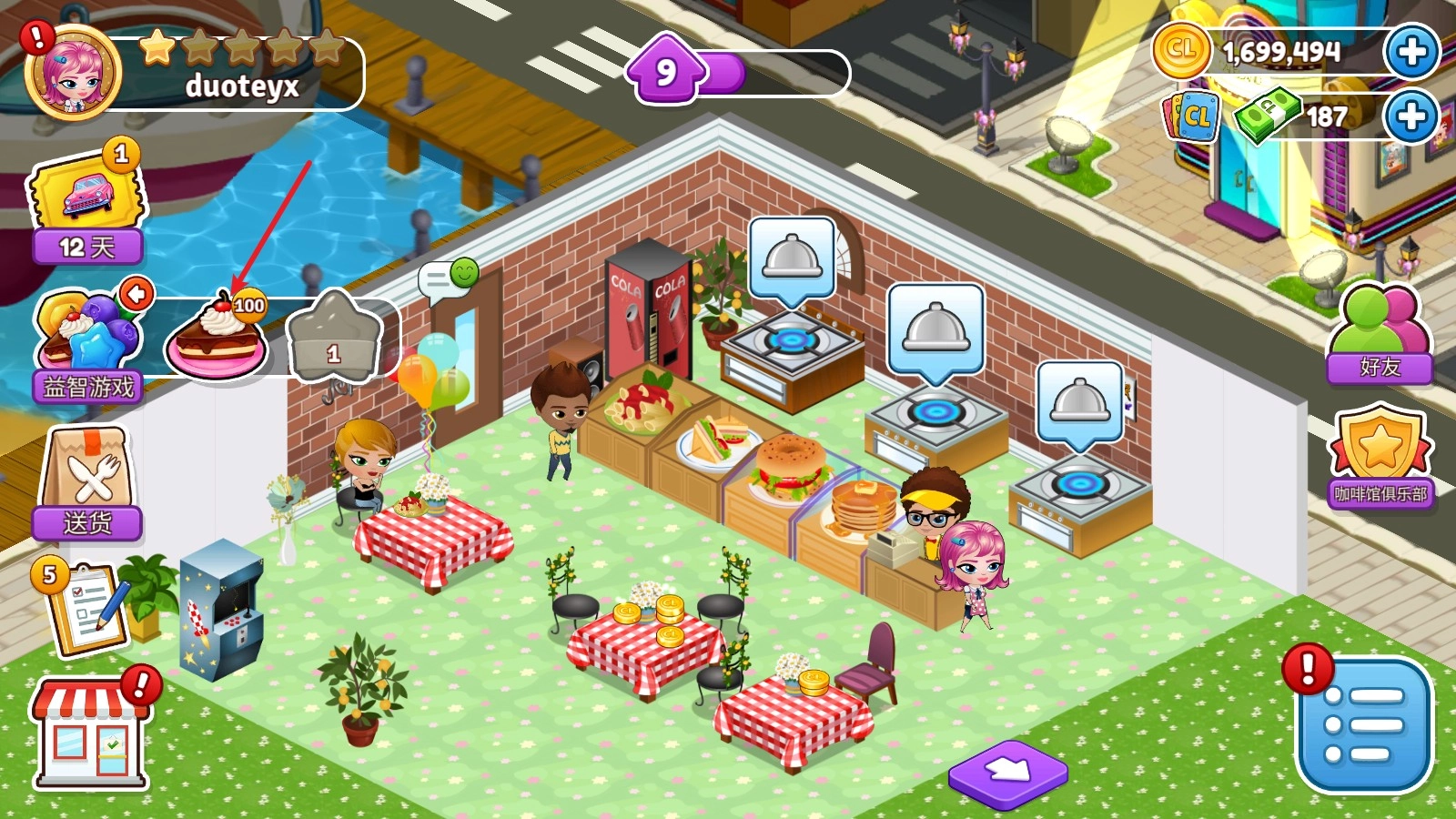Open the 好友 friends panel
This screenshot has height=819, width=1456.
point(1380,334)
